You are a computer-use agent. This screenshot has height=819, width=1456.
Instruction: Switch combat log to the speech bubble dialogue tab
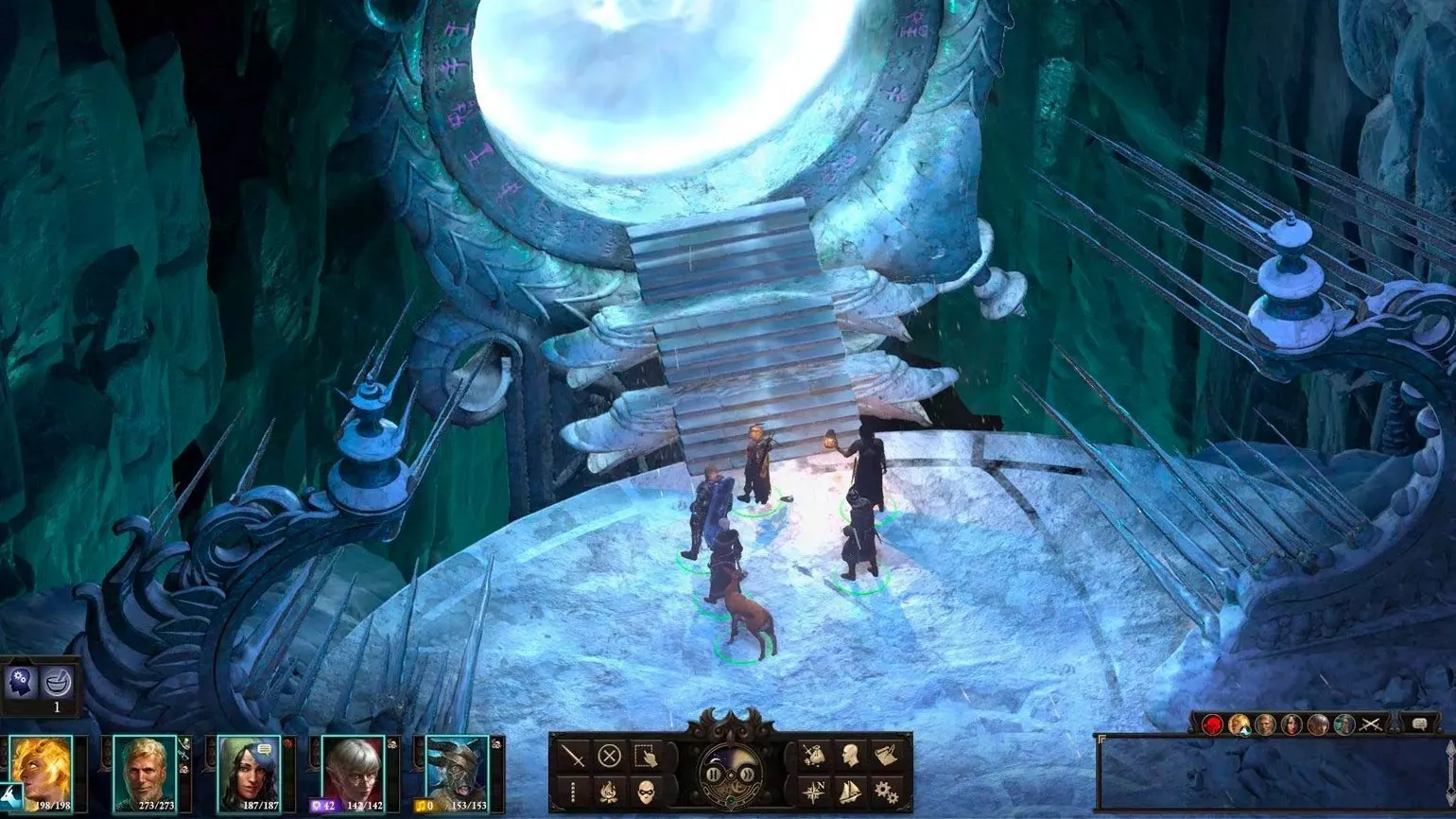[1418, 723]
